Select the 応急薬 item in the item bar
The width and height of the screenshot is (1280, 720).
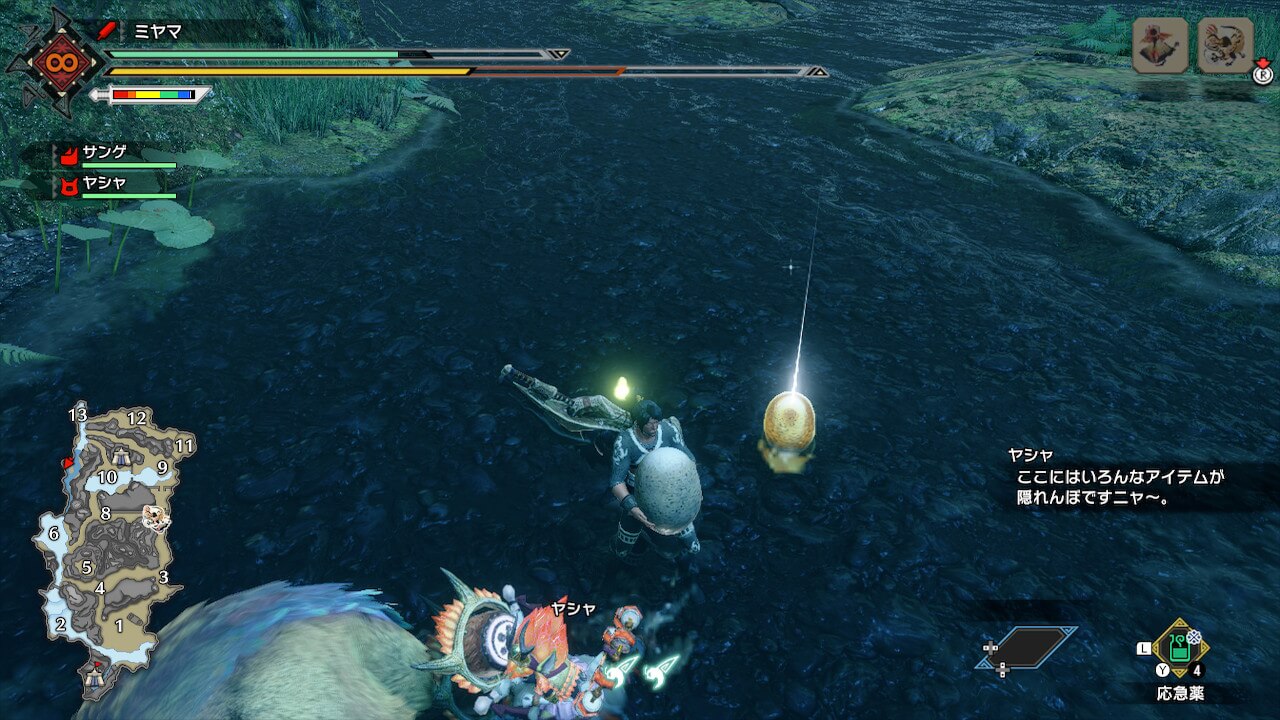pyautogui.click(x=1180, y=648)
